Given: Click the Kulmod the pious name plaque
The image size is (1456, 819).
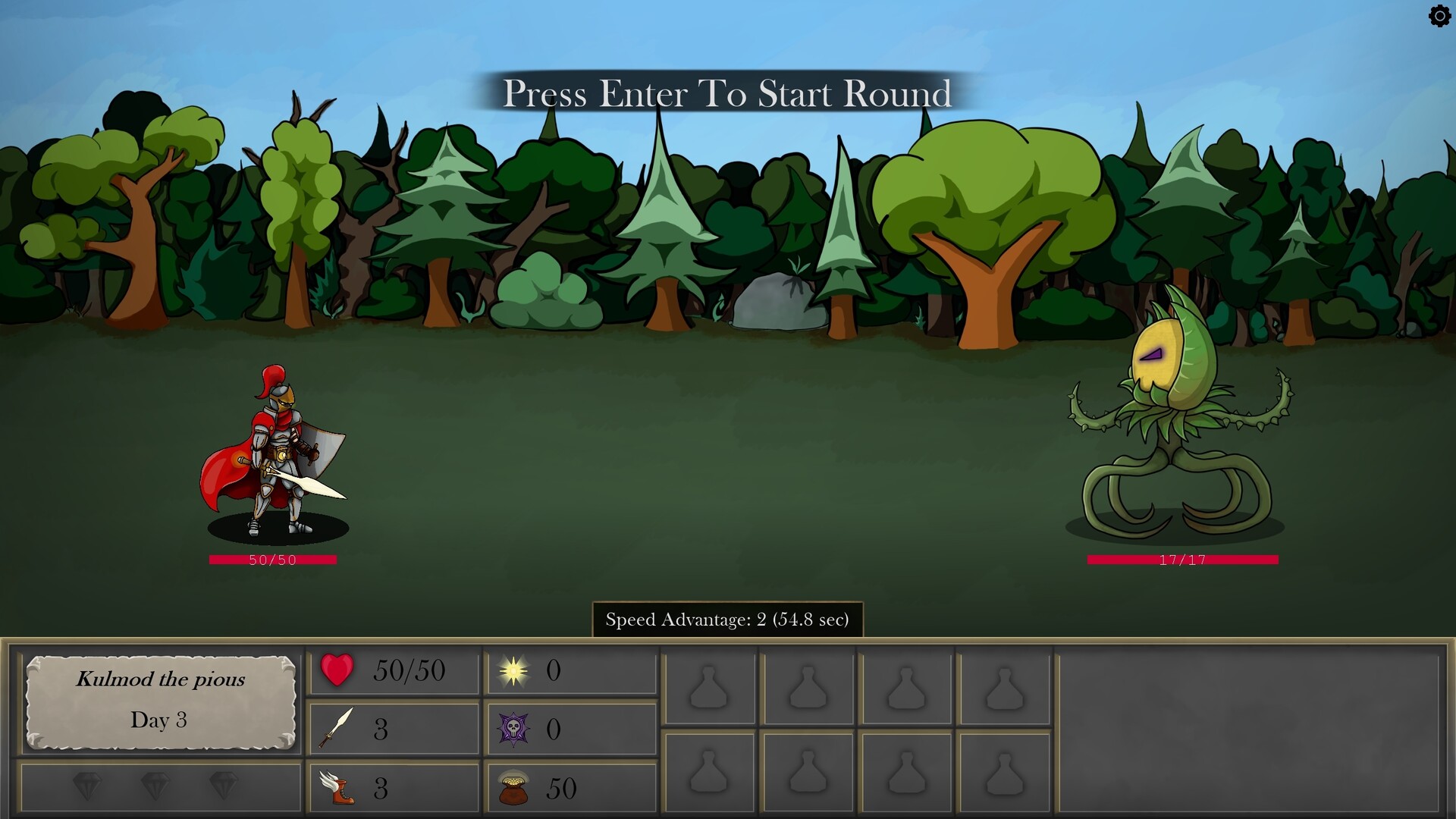Looking at the screenshot, I should (x=160, y=701).
